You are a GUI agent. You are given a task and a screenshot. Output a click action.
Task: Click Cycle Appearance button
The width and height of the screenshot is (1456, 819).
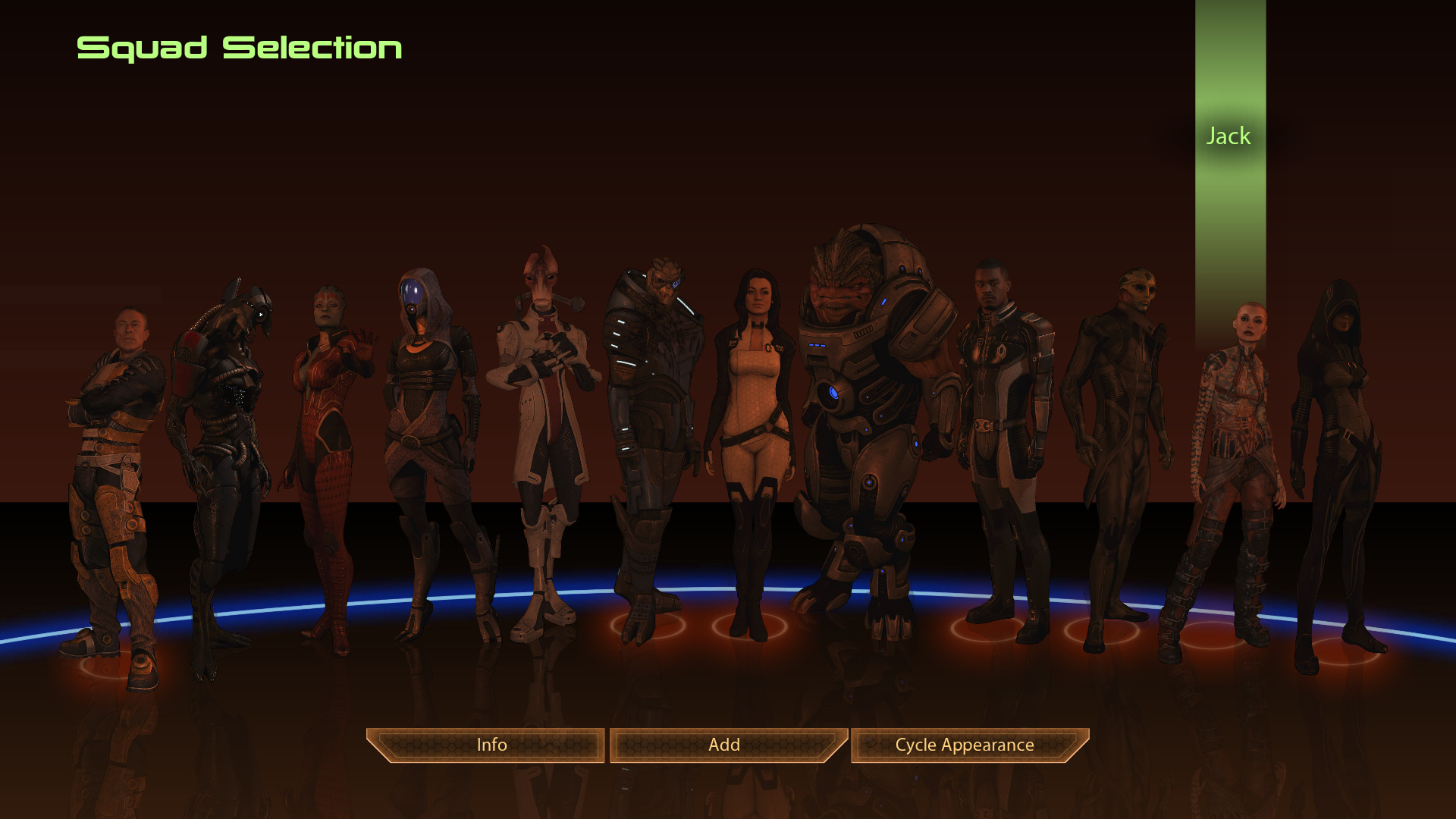pos(965,745)
